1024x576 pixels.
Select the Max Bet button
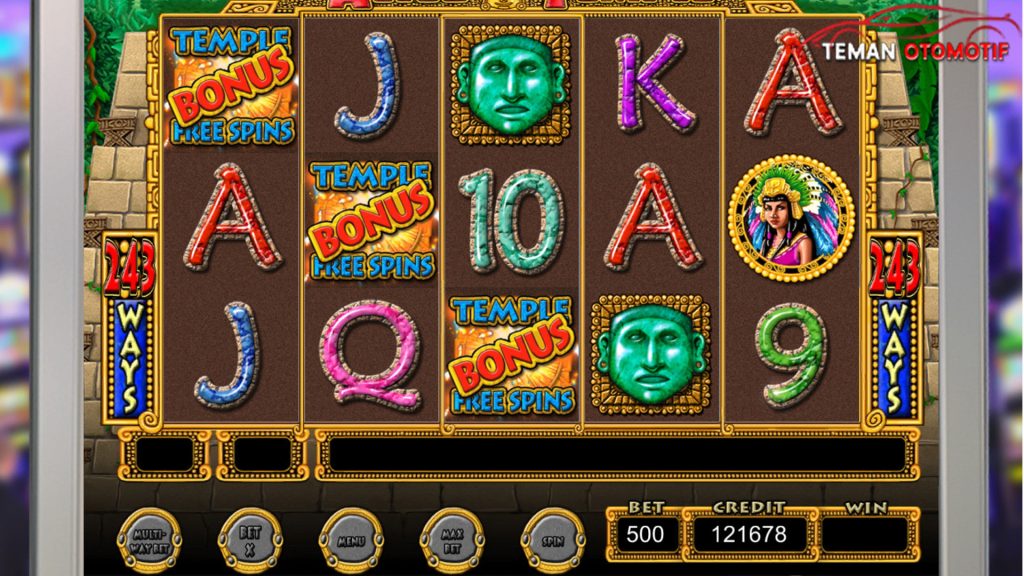452,540
